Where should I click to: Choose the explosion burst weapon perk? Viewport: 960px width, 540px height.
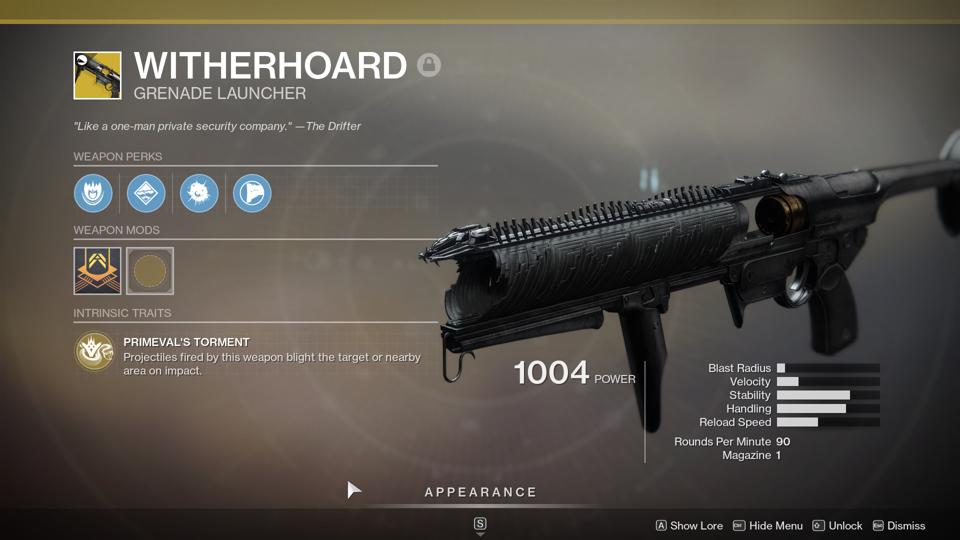pyautogui.click(x=199, y=193)
